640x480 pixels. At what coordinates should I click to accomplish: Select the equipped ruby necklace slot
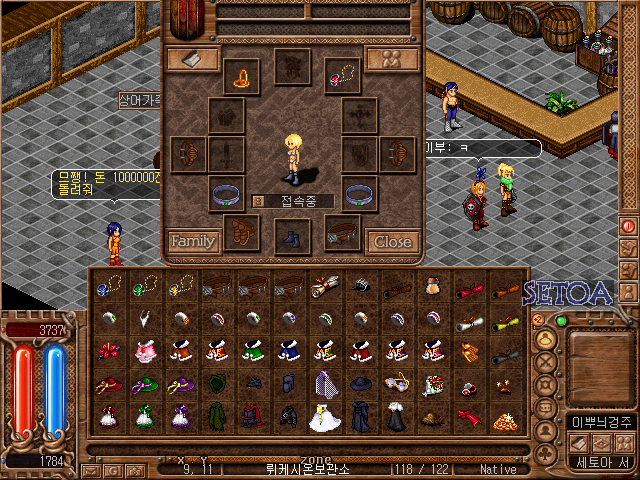tap(342, 74)
